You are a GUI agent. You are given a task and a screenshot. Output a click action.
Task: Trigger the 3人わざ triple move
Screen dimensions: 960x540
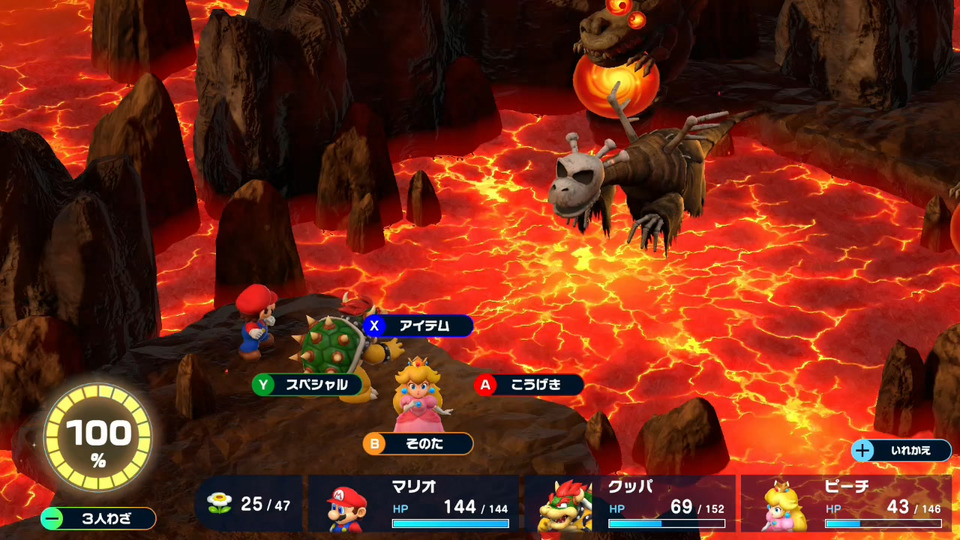pos(98,518)
